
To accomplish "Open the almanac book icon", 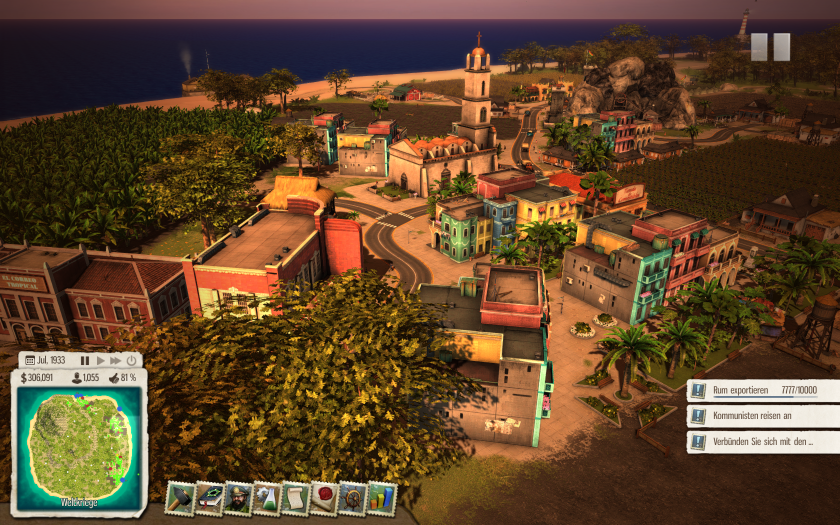I will tap(209, 498).
